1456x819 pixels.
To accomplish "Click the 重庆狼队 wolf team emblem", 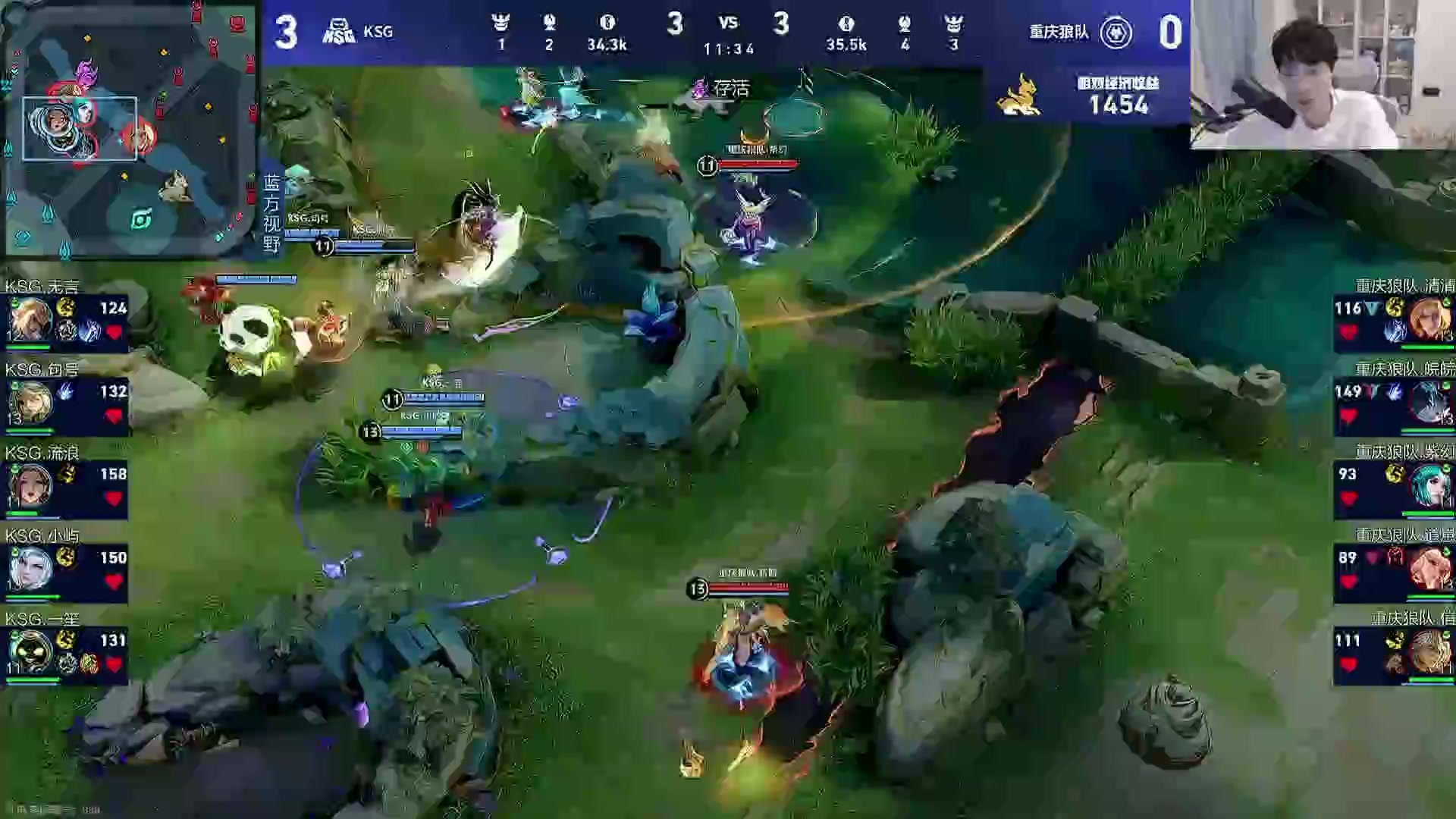I will click(x=1116, y=33).
